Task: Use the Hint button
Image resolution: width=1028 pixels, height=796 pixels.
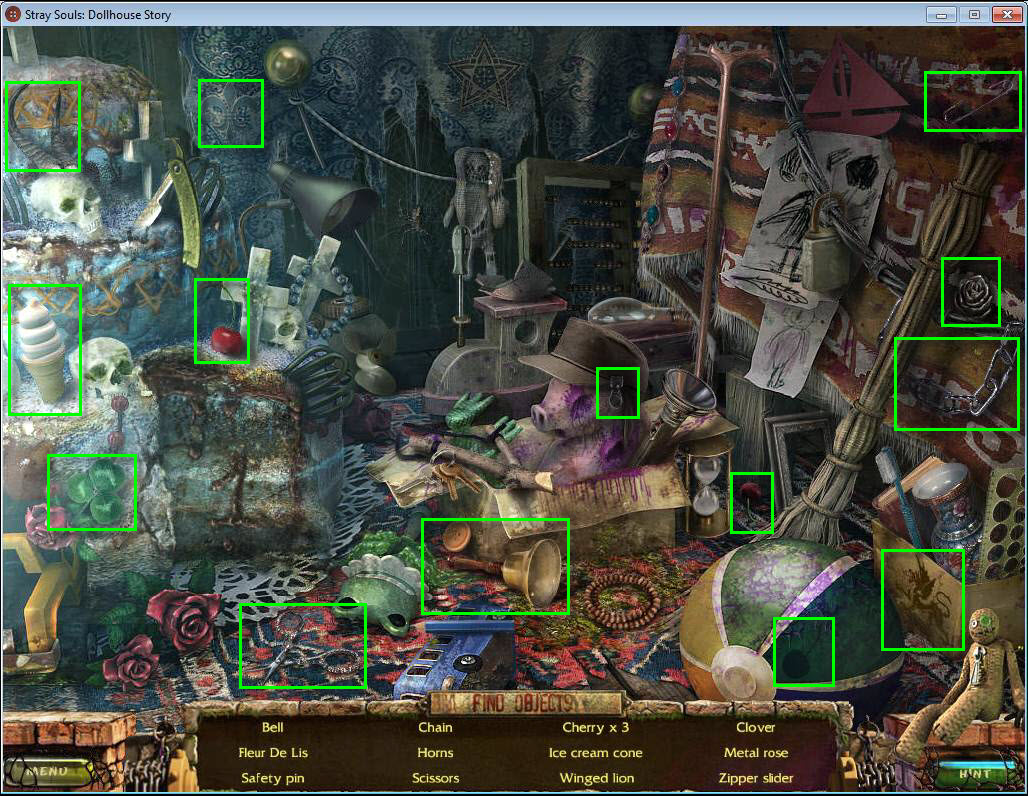Action: pyautogui.click(x=974, y=773)
